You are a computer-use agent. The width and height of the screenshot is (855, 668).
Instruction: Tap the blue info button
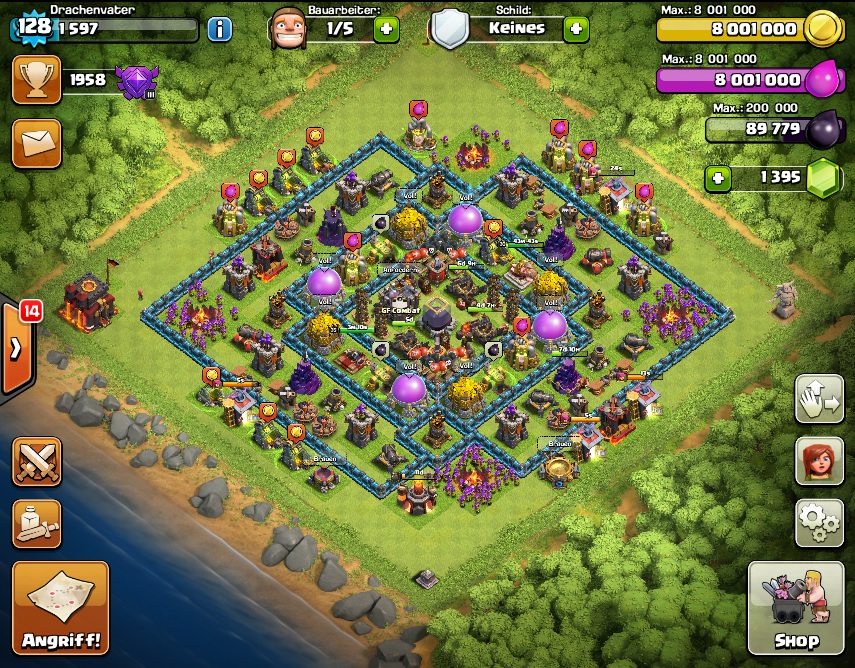pos(219,28)
